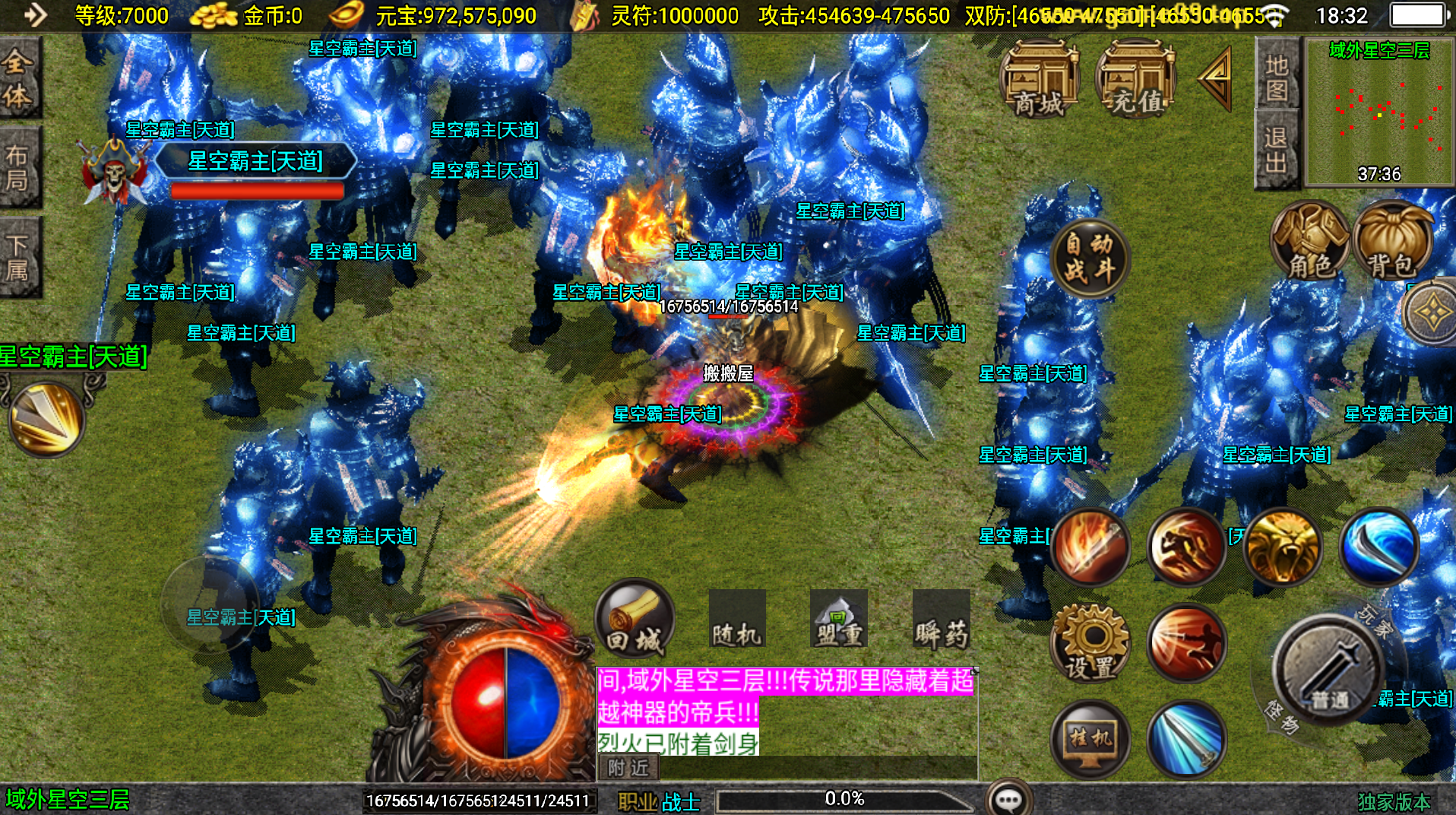Switch to the 附近 nearby chat tab

click(x=628, y=768)
